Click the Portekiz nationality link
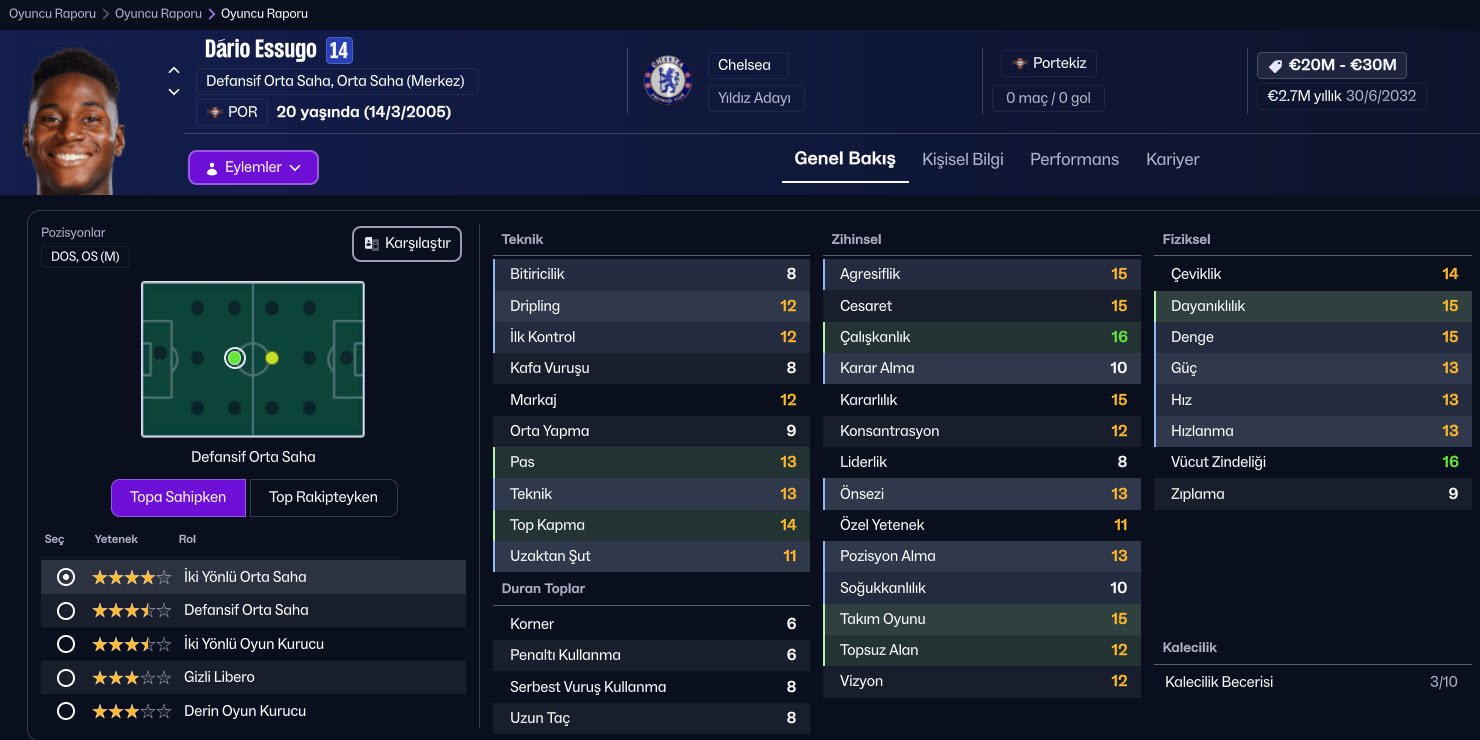 pyautogui.click(x=1050, y=63)
